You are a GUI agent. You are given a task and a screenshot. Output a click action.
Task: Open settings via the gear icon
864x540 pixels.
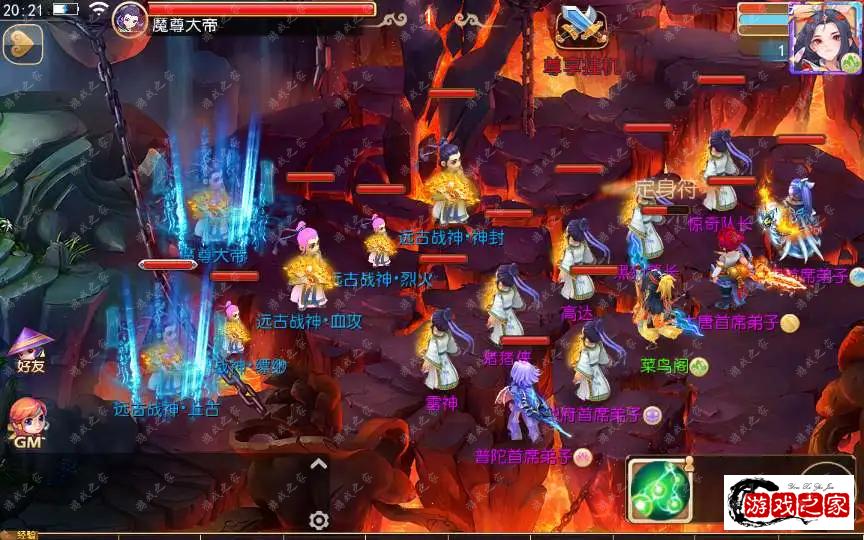[319, 520]
